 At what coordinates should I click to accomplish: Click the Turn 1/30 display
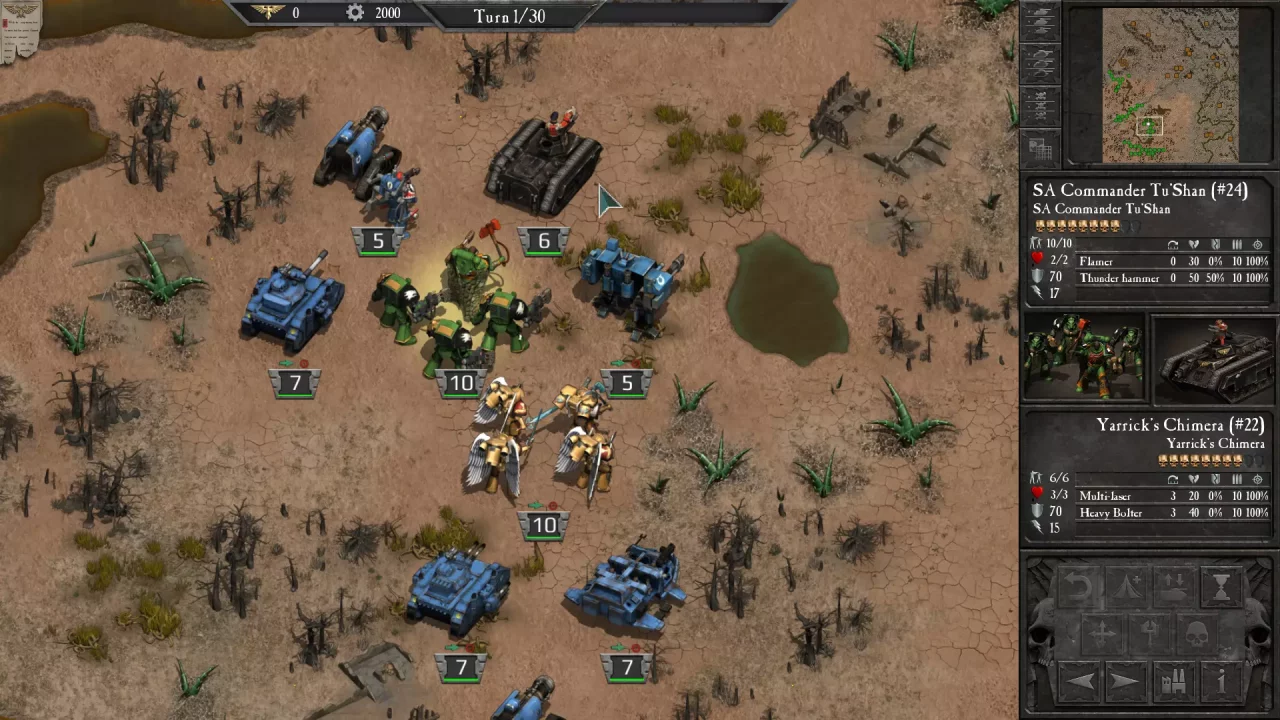[x=511, y=16]
